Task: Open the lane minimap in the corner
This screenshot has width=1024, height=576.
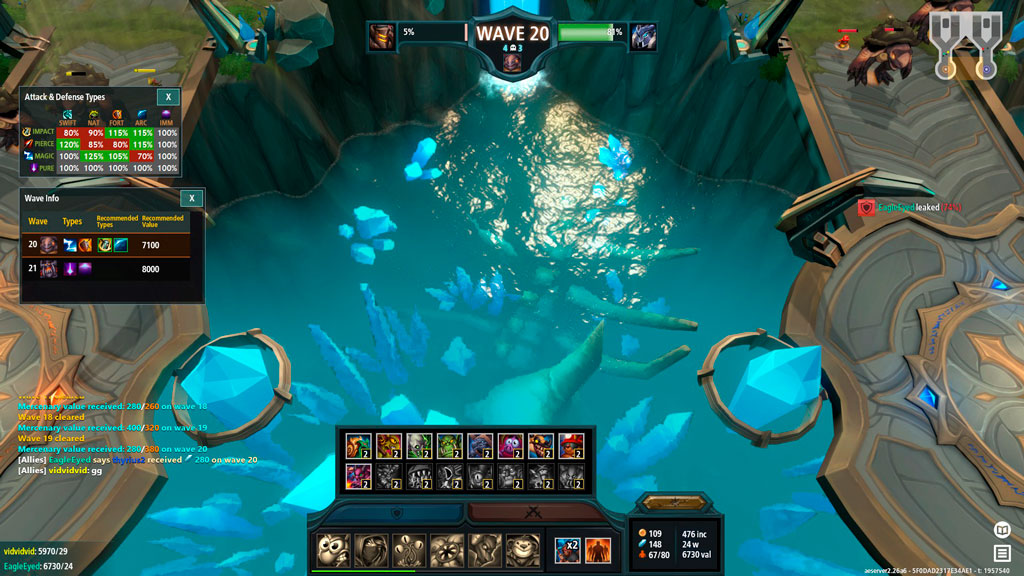Action: coord(965,45)
